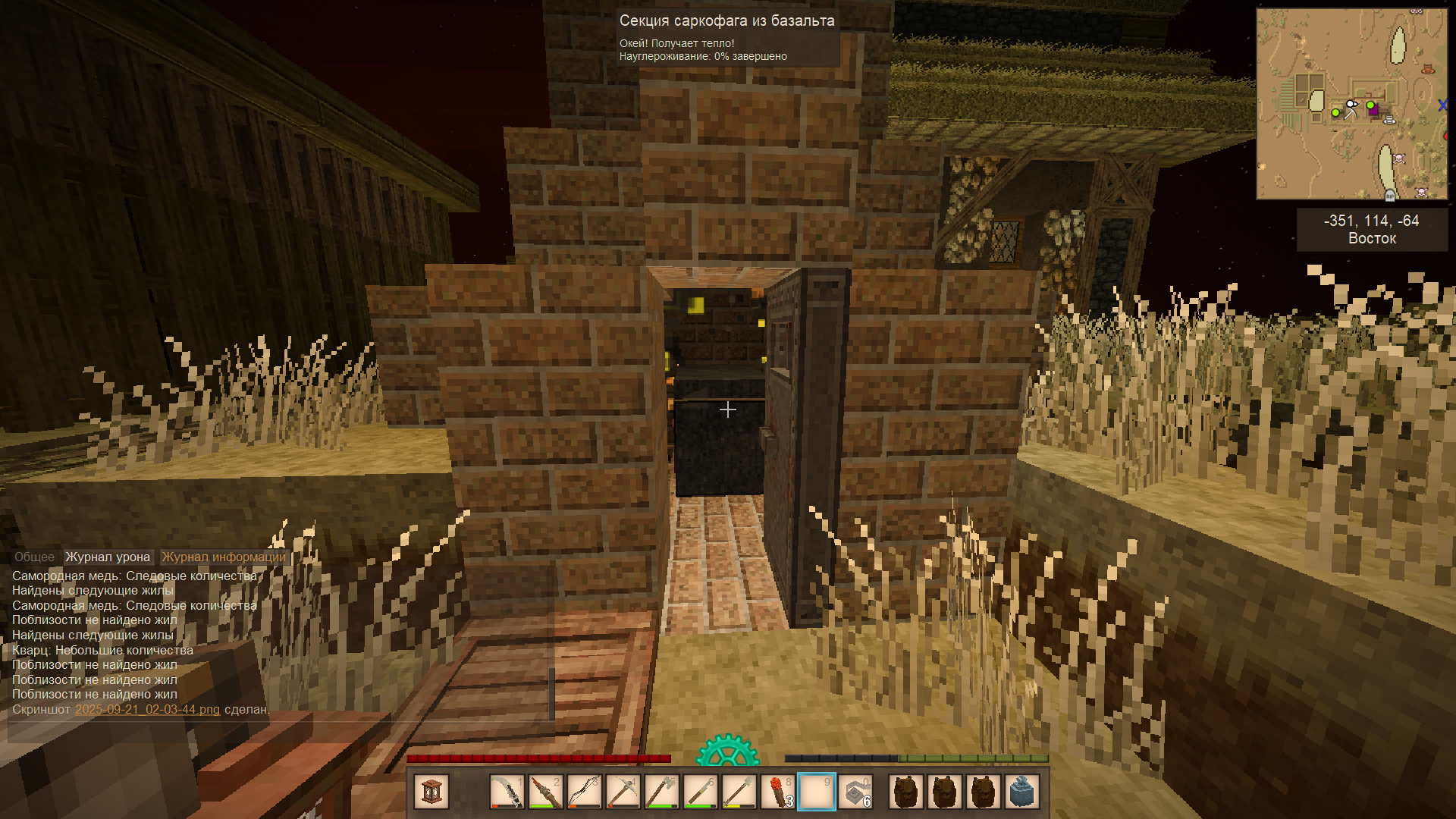Click the empty highlighted hotbar slot 9
1456x819 pixels.
coord(817,792)
